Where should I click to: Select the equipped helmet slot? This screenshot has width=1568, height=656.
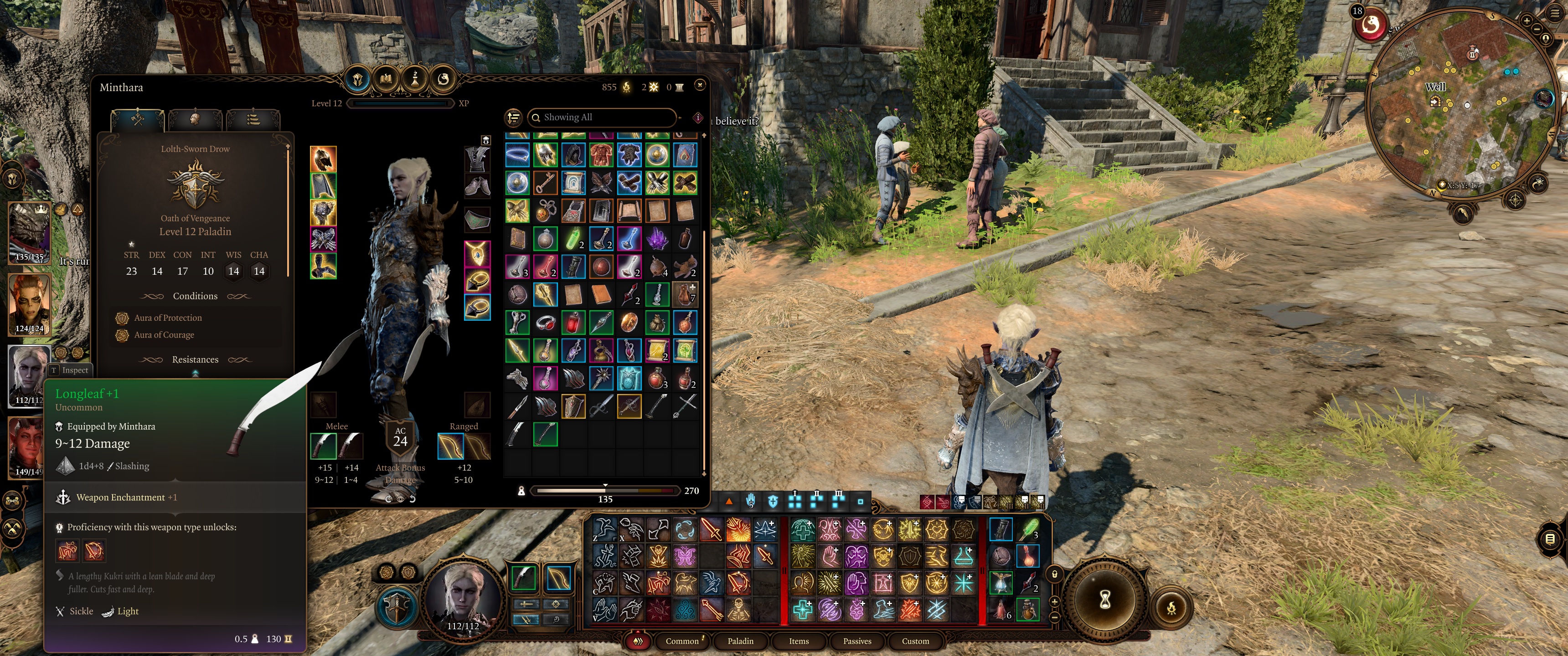coord(323,159)
